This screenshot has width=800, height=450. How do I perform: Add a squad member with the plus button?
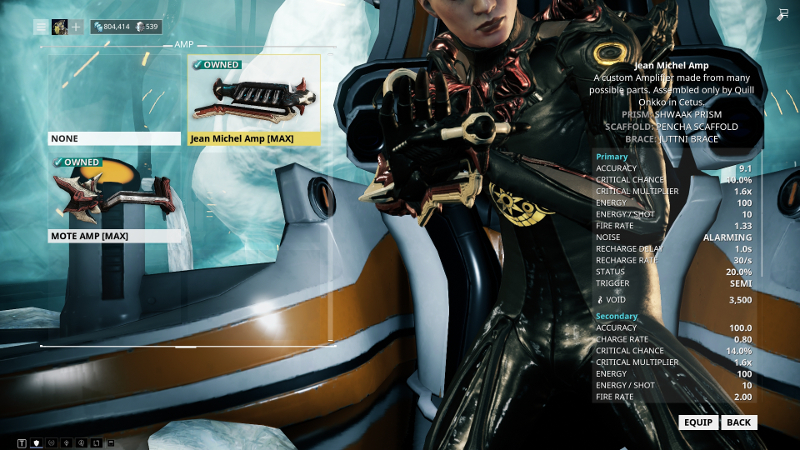tap(76, 27)
